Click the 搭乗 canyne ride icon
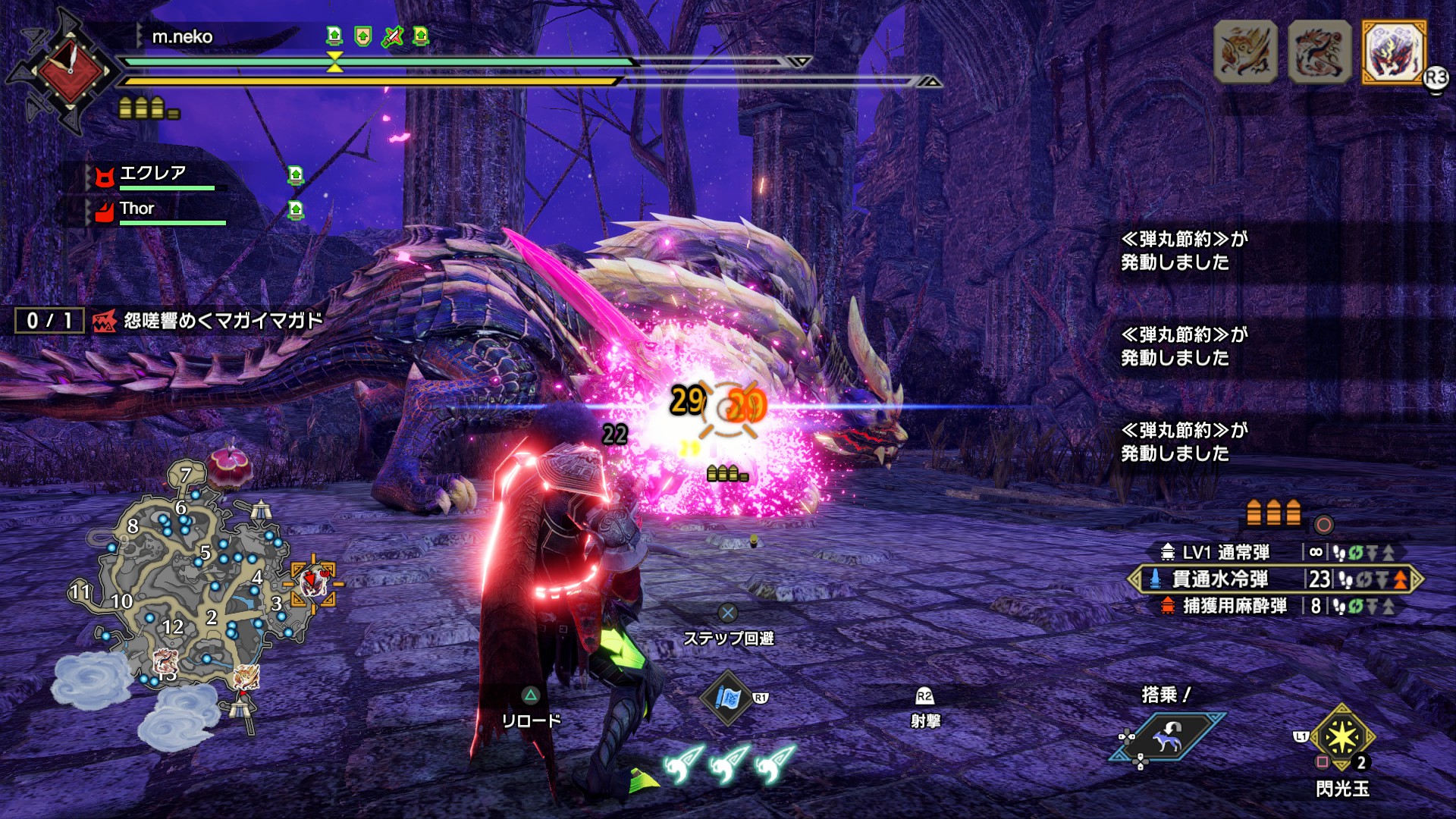The image size is (1456, 819). (1166, 734)
